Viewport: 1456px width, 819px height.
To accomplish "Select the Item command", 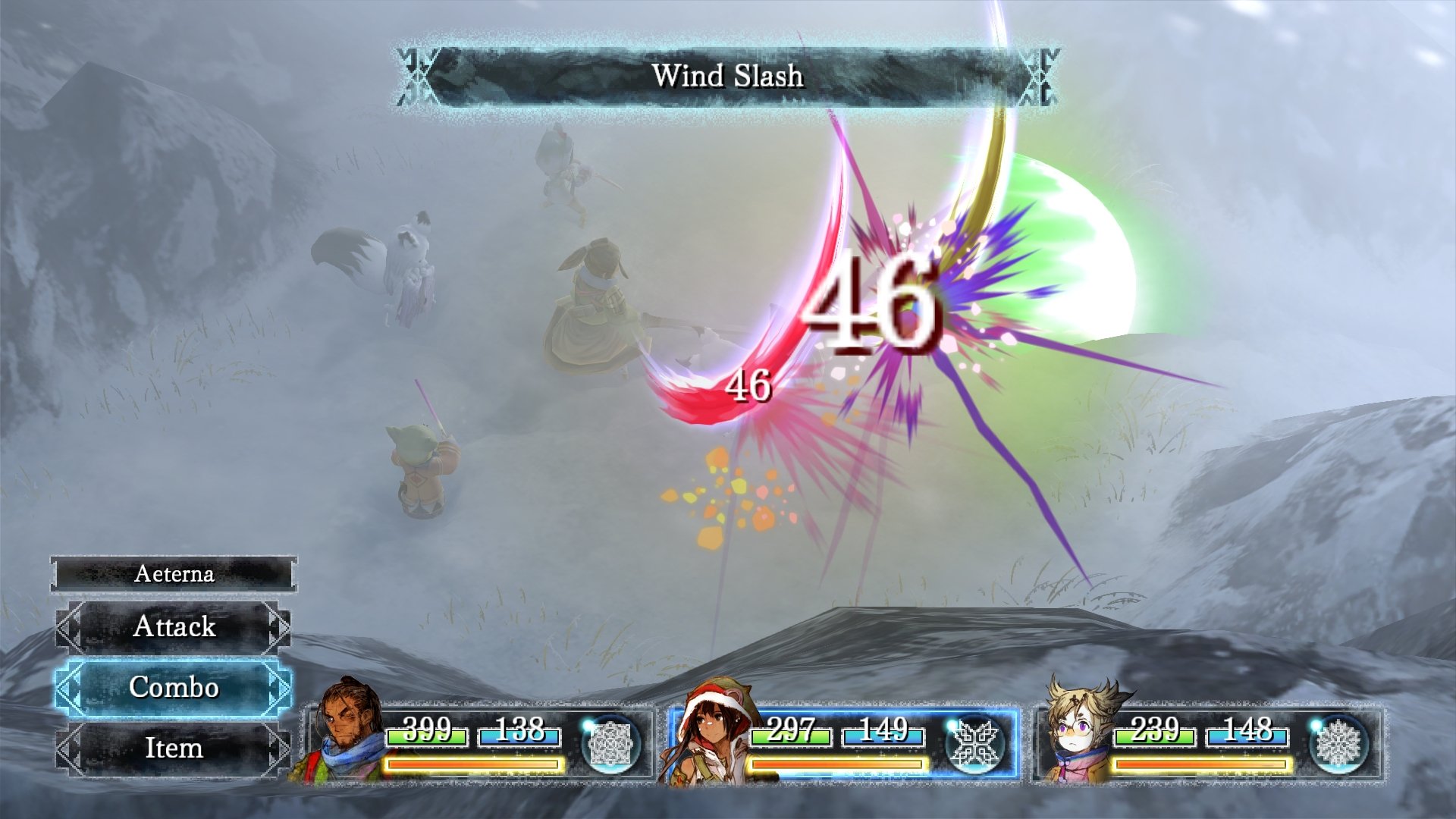I will [x=174, y=749].
